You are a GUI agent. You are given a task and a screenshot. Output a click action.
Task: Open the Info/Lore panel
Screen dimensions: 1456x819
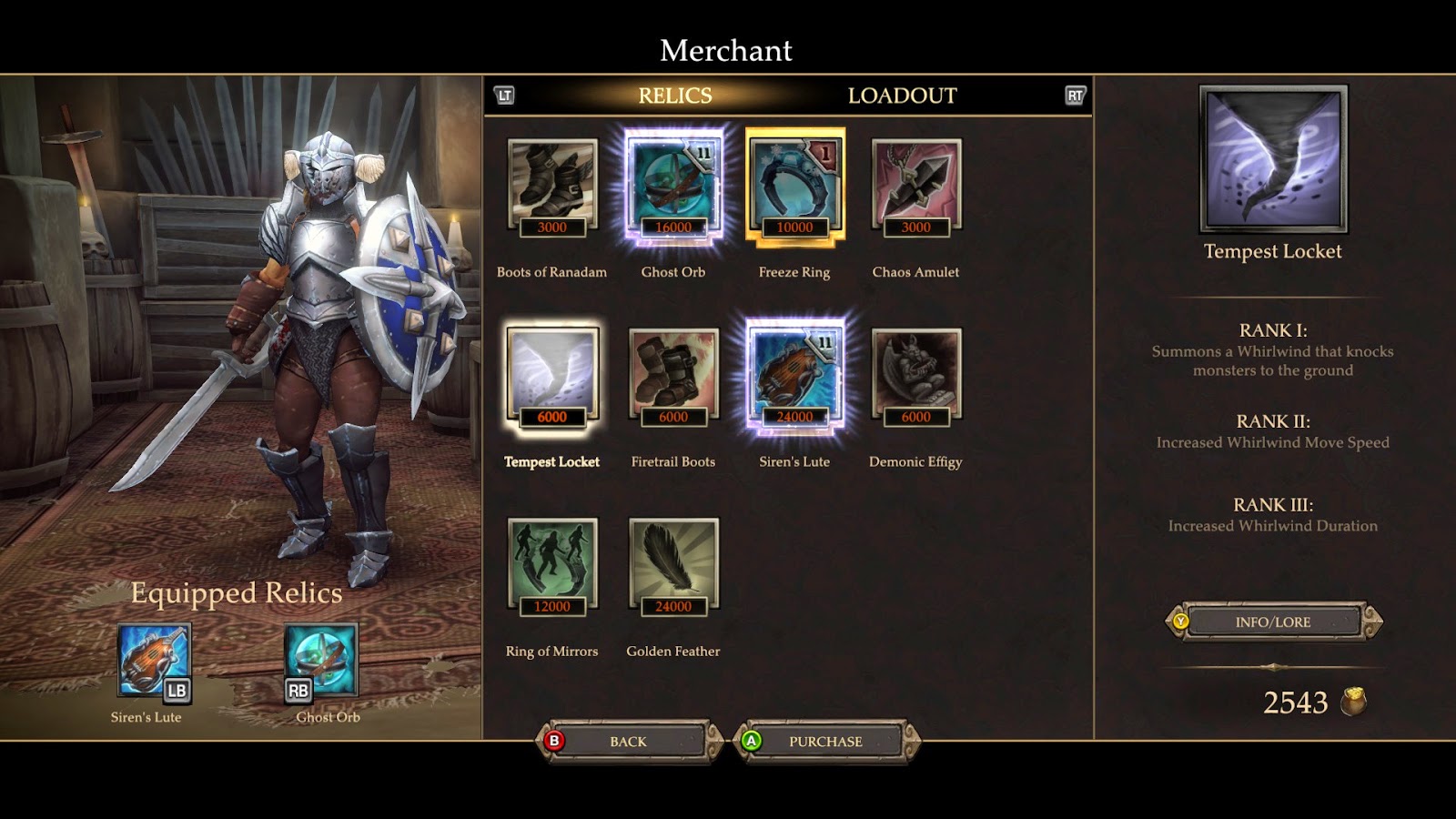(1273, 622)
